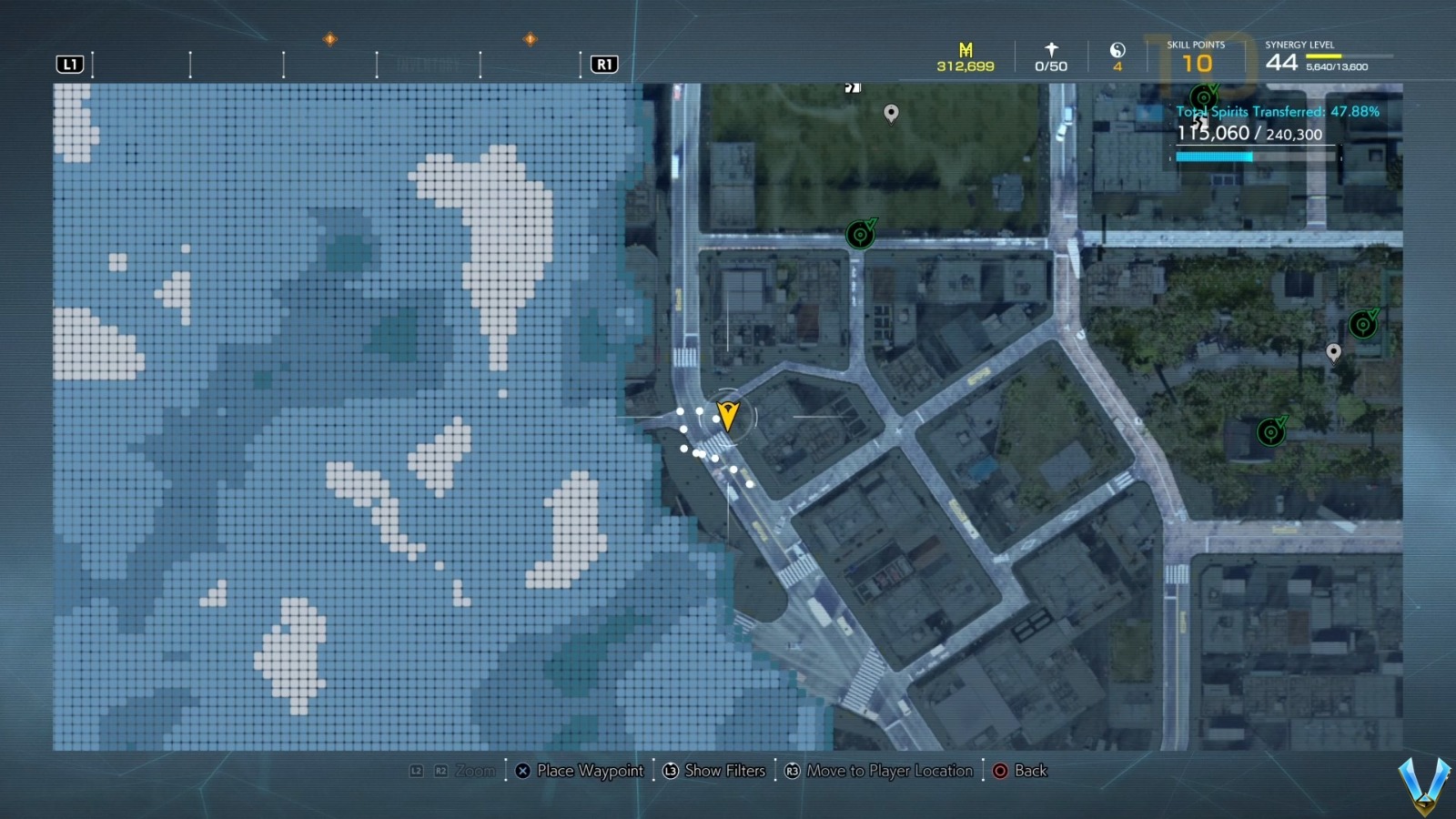Click the white location pin near the top park
Image resolution: width=1456 pixels, height=819 pixels.
pyautogui.click(x=890, y=114)
